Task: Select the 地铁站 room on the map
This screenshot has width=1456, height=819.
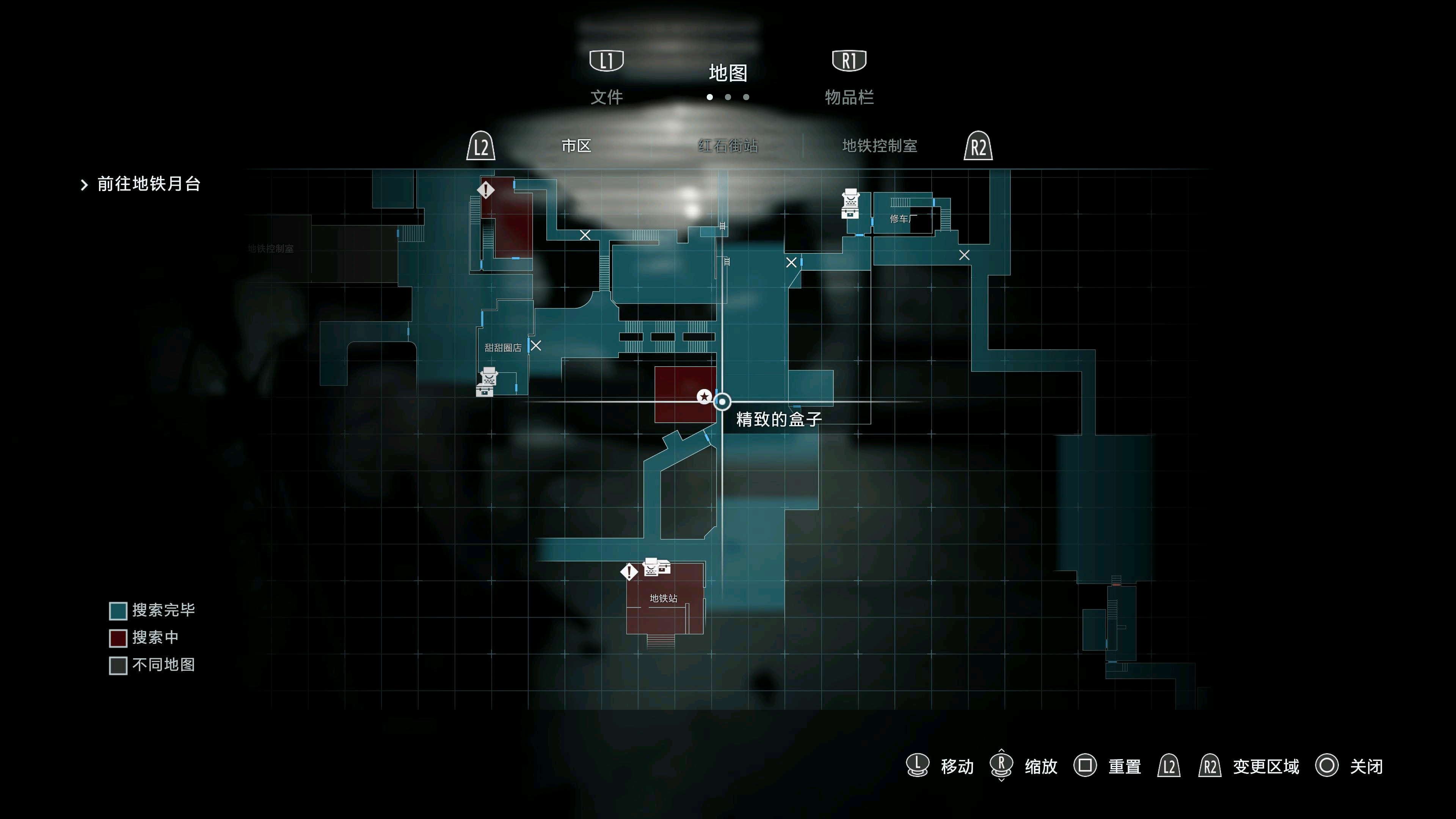Action: coord(664,599)
